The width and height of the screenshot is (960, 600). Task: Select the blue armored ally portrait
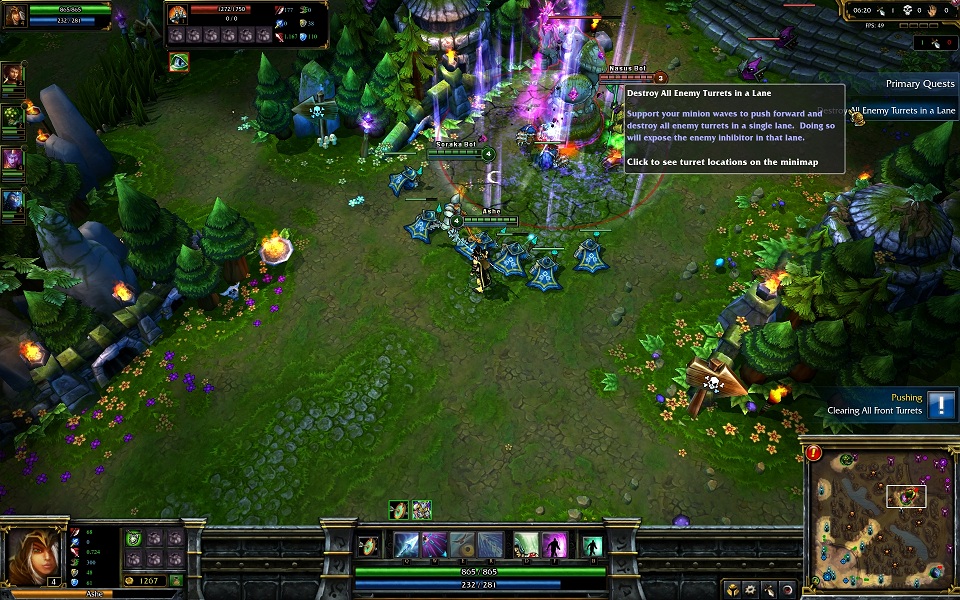point(13,200)
